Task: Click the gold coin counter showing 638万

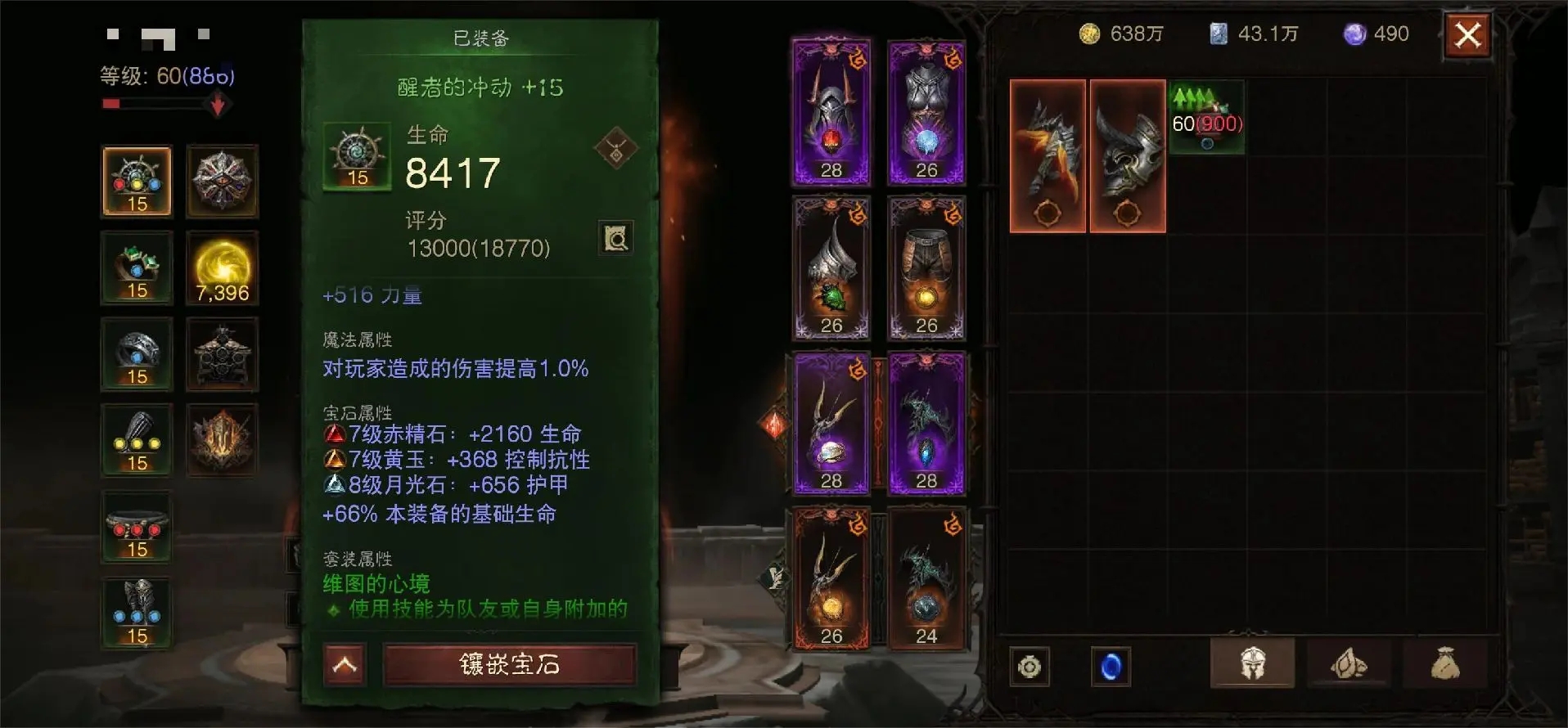Action: (1125, 34)
